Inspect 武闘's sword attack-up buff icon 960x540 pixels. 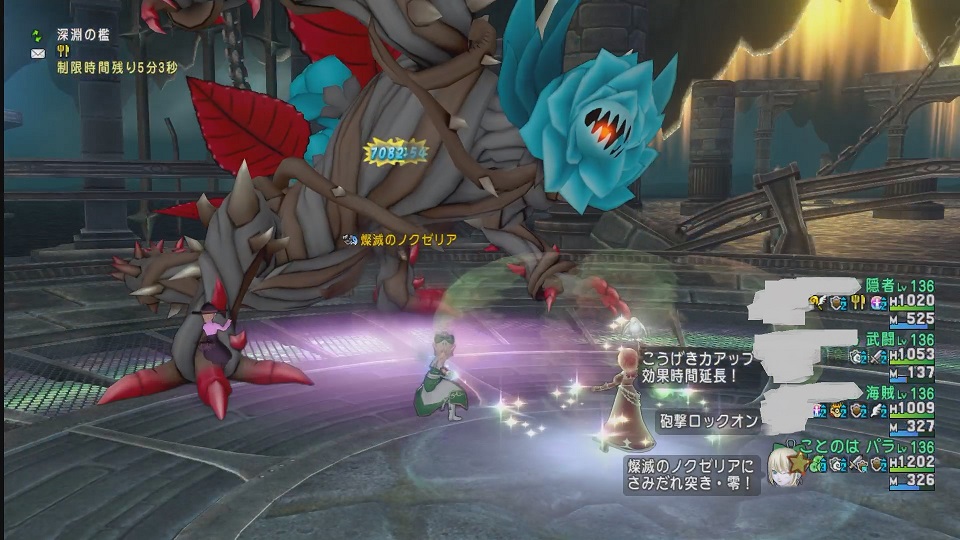click(876, 356)
